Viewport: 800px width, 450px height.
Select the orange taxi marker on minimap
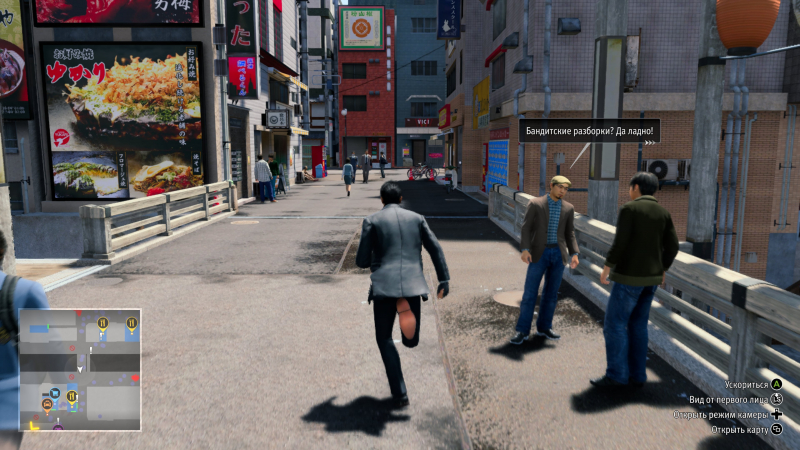(x=46, y=404)
